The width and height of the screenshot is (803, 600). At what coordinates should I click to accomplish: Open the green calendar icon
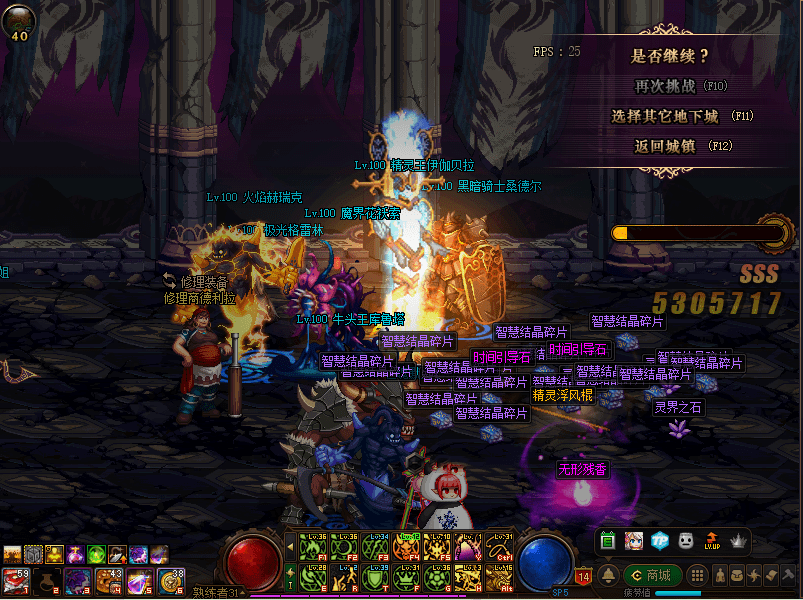tap(607, 541)
